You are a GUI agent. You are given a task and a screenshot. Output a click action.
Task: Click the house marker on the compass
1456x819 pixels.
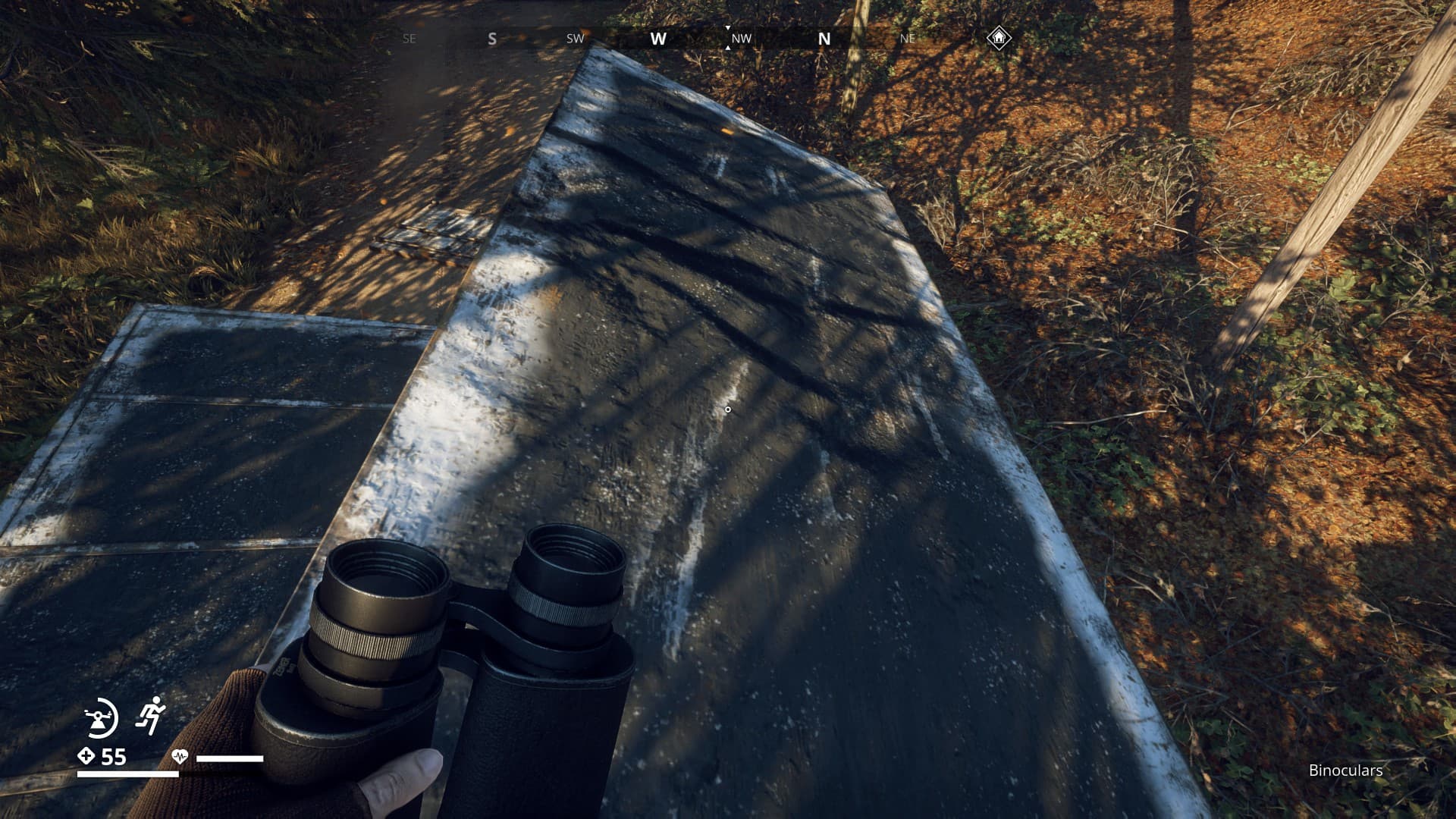tap(999, 37)
